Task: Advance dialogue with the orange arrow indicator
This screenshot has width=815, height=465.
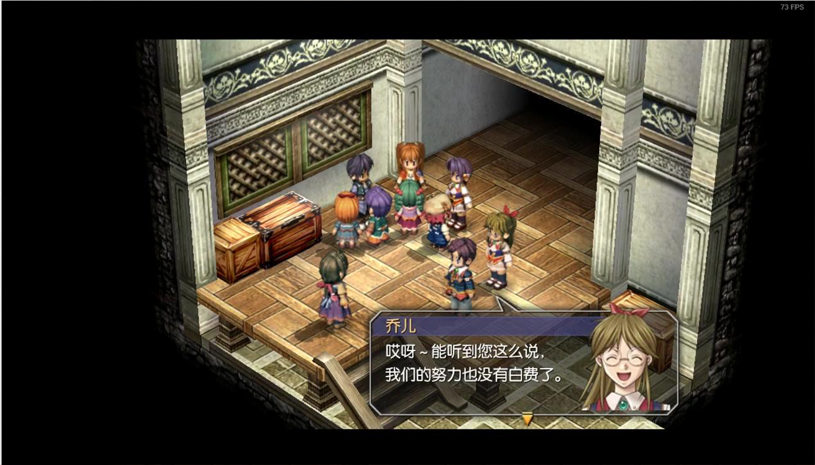Action: [527, 419]
